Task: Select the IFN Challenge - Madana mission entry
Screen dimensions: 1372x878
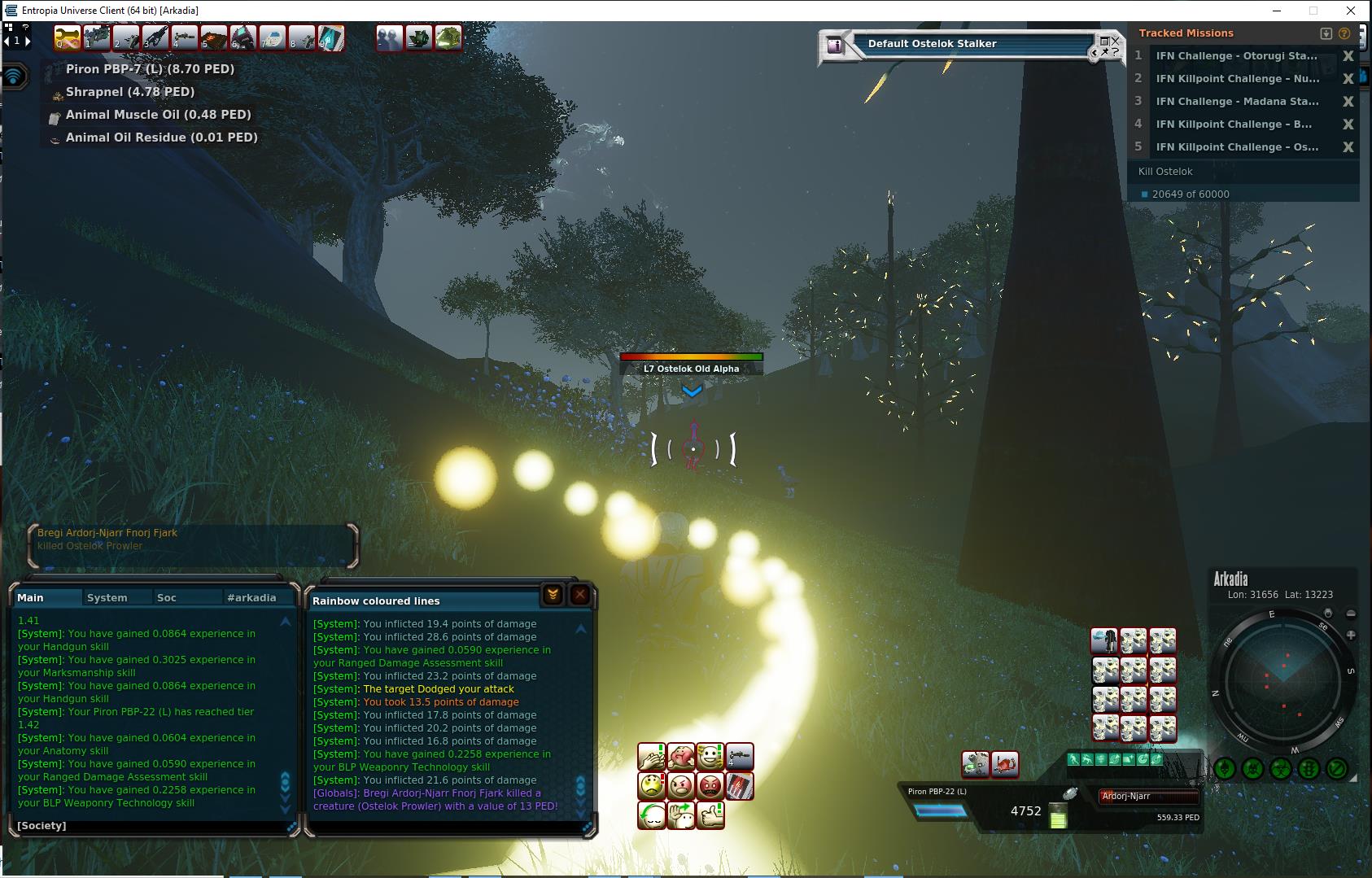Action: click(1237, 102)
